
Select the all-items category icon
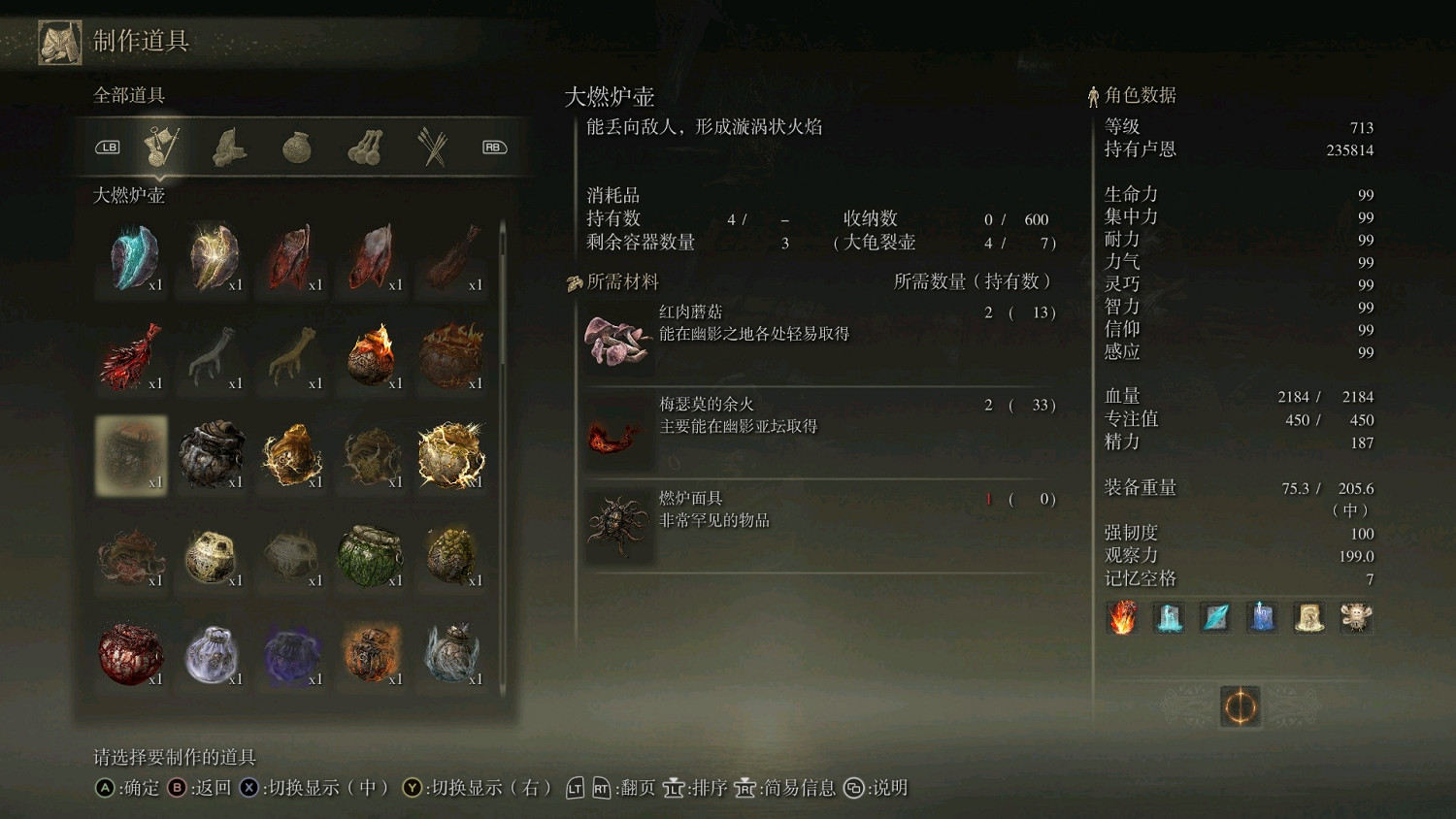(162, 146)
